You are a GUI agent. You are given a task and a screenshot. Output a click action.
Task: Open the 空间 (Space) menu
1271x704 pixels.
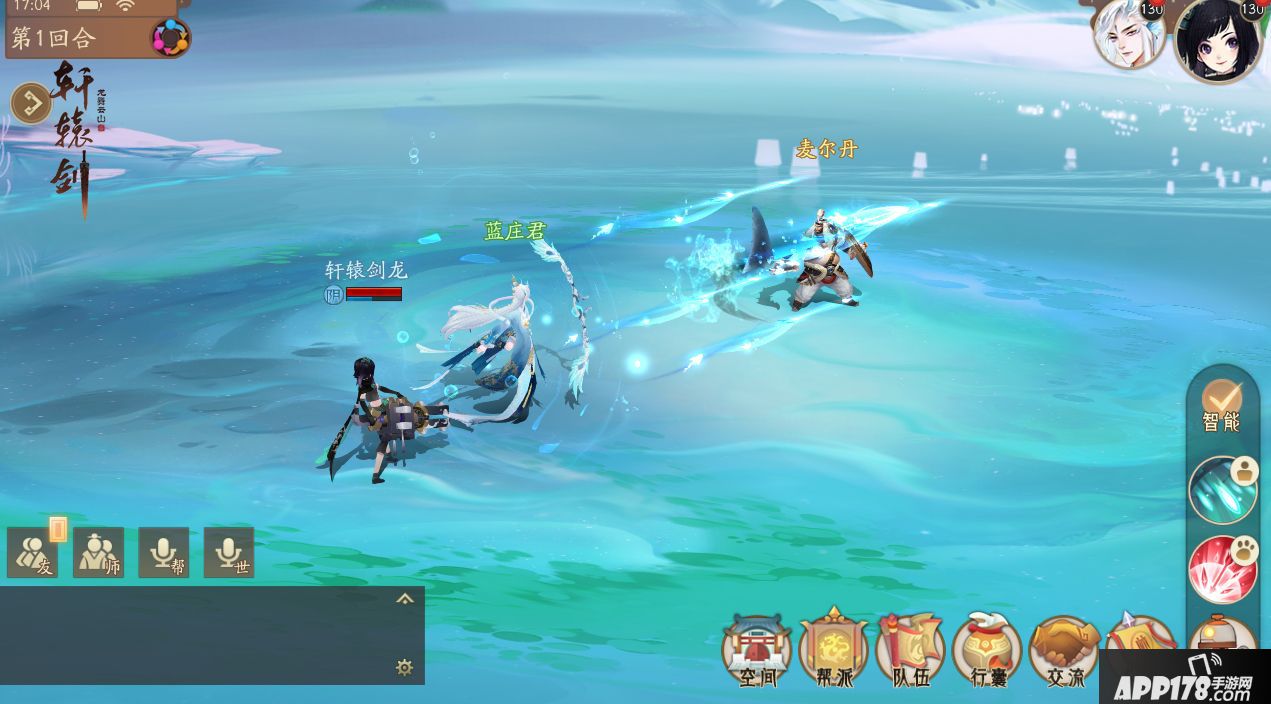tap(757, 650)
